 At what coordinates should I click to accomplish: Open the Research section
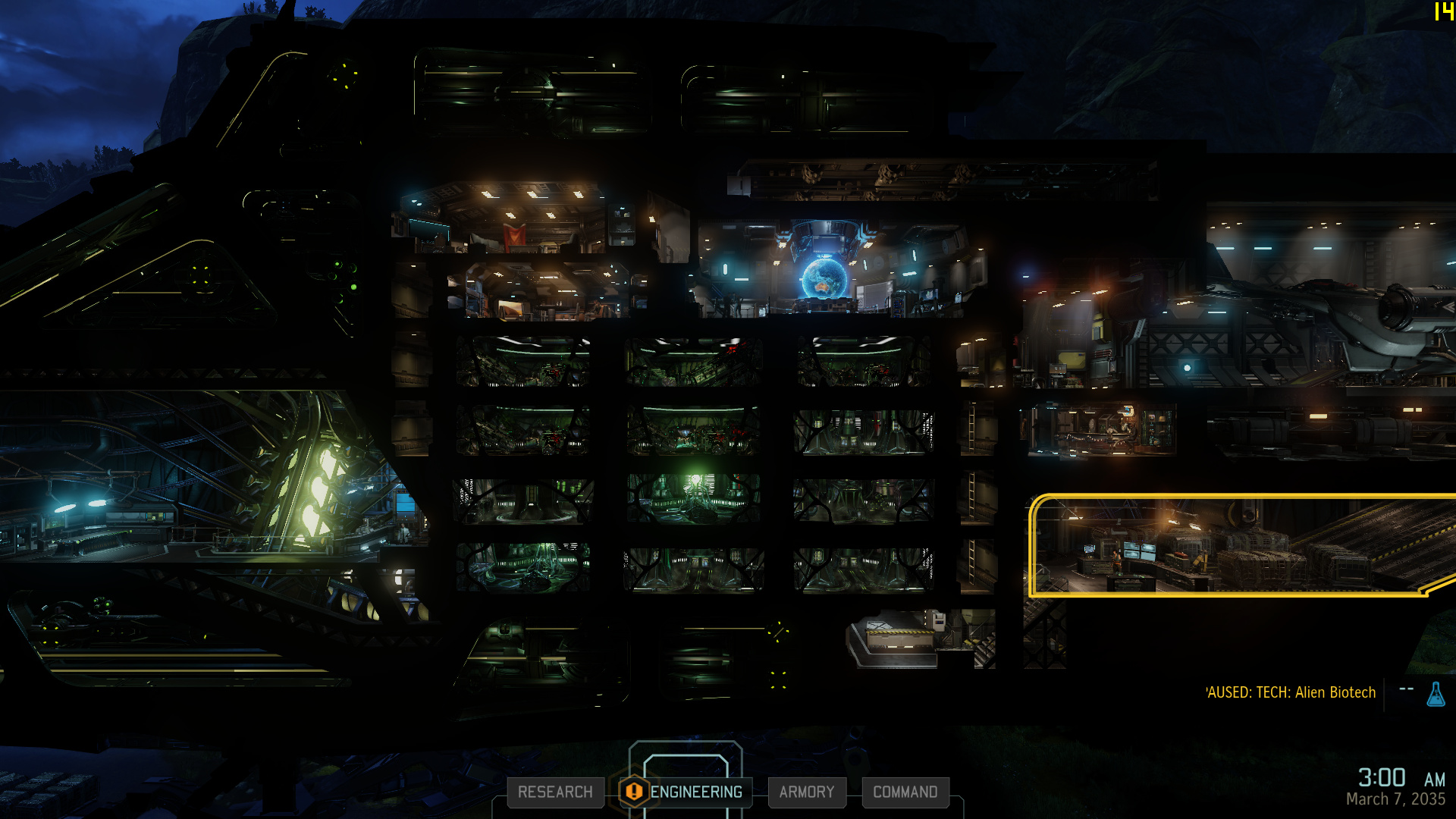[x=555, y=792]
